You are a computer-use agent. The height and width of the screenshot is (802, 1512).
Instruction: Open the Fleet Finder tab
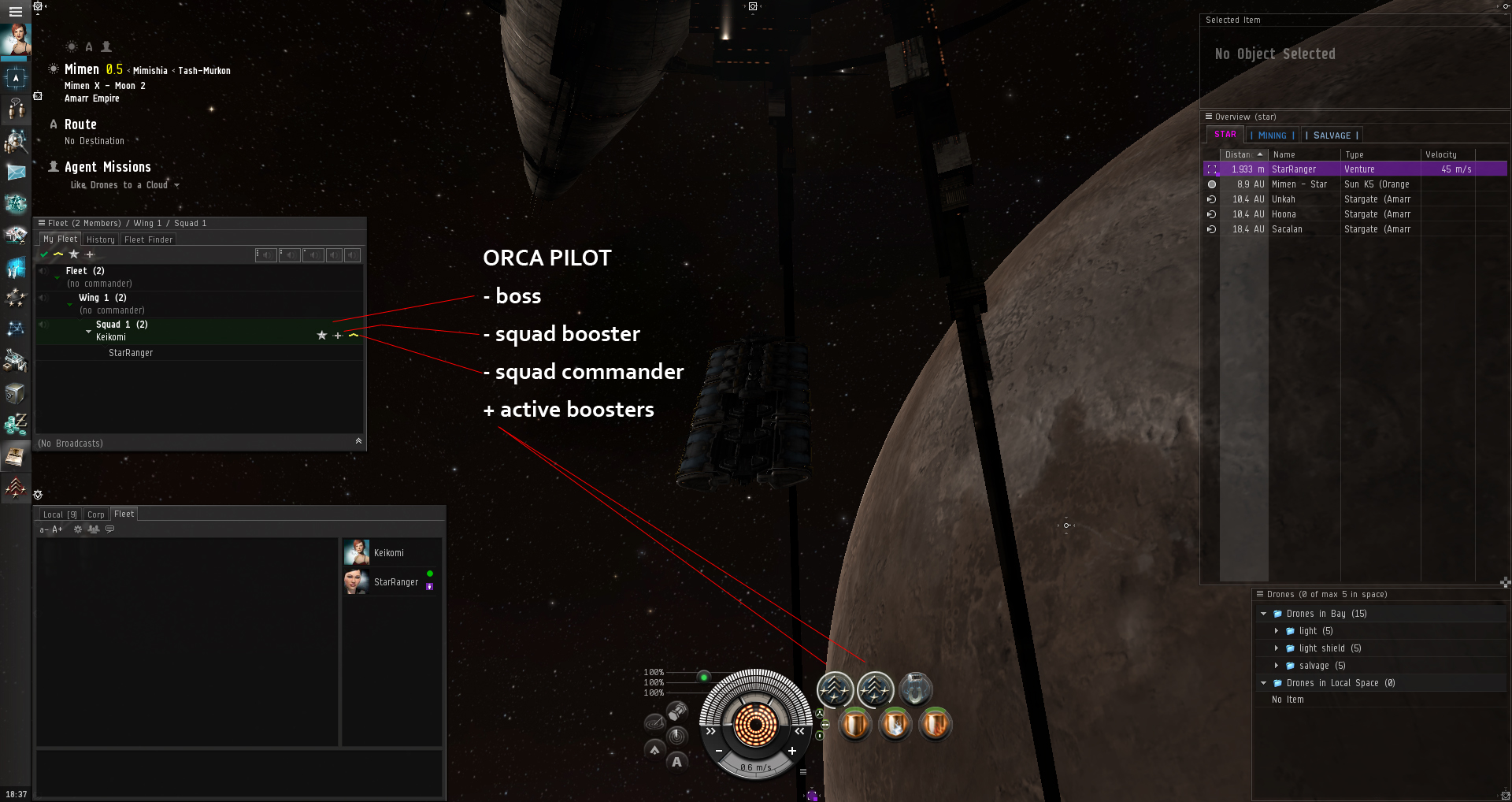tap(148, 239)
